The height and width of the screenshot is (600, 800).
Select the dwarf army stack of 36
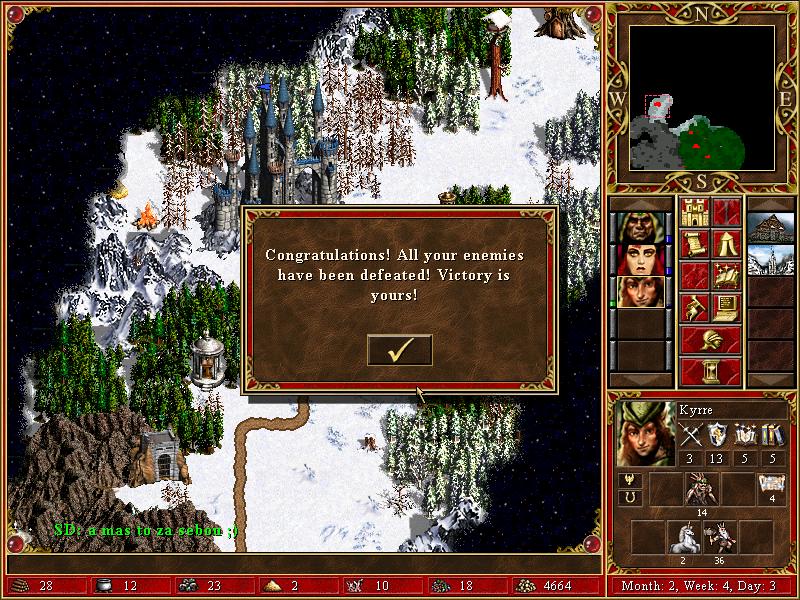pyautogui.click(x=720, y=536)
